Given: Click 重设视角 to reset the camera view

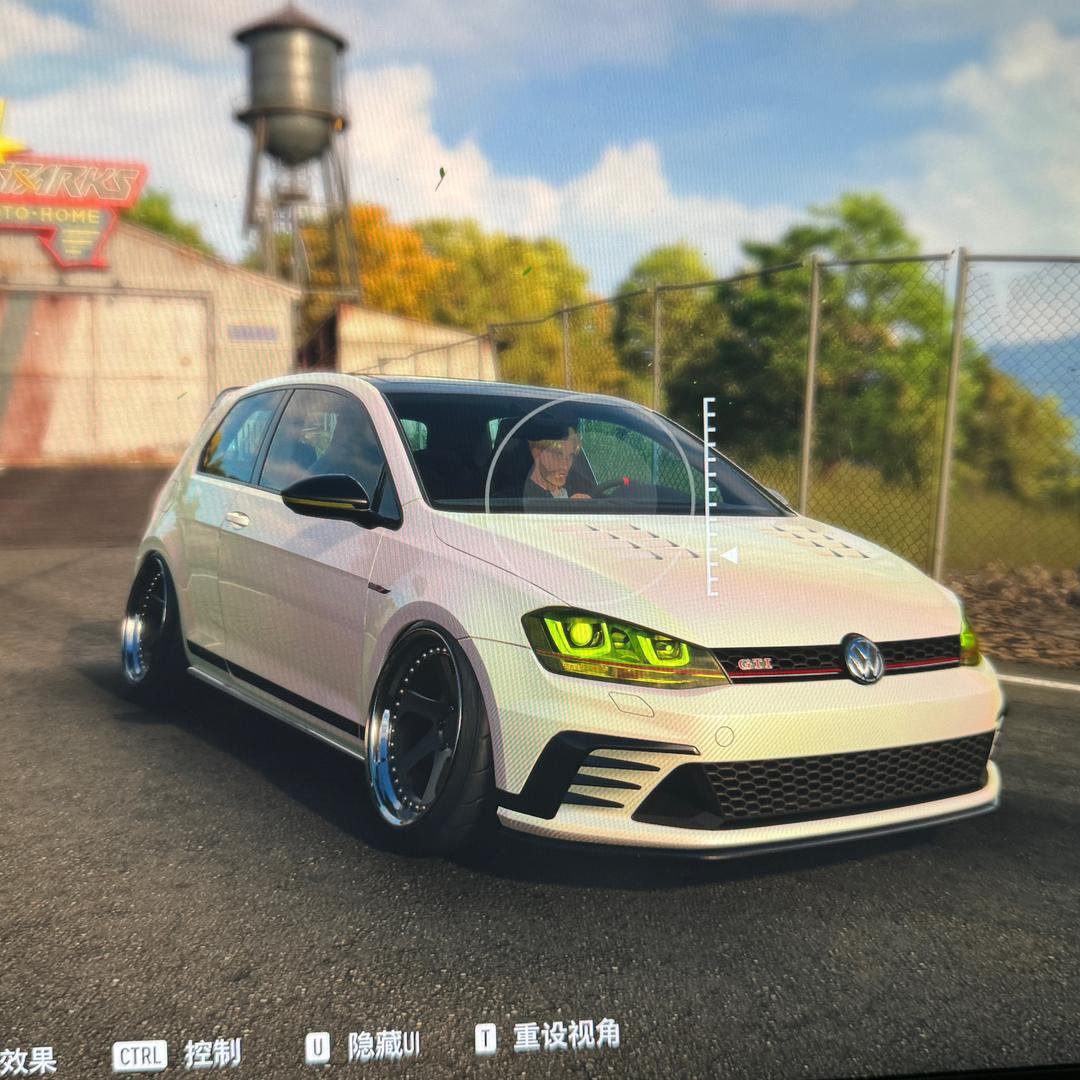Looking at the screenshot, I should [x=566, y=1036].
